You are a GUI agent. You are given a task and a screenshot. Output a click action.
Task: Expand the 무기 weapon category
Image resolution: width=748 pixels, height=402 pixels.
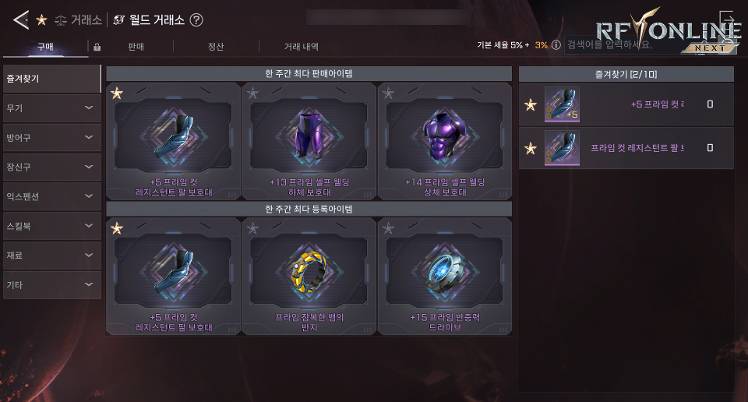(51, 107)
